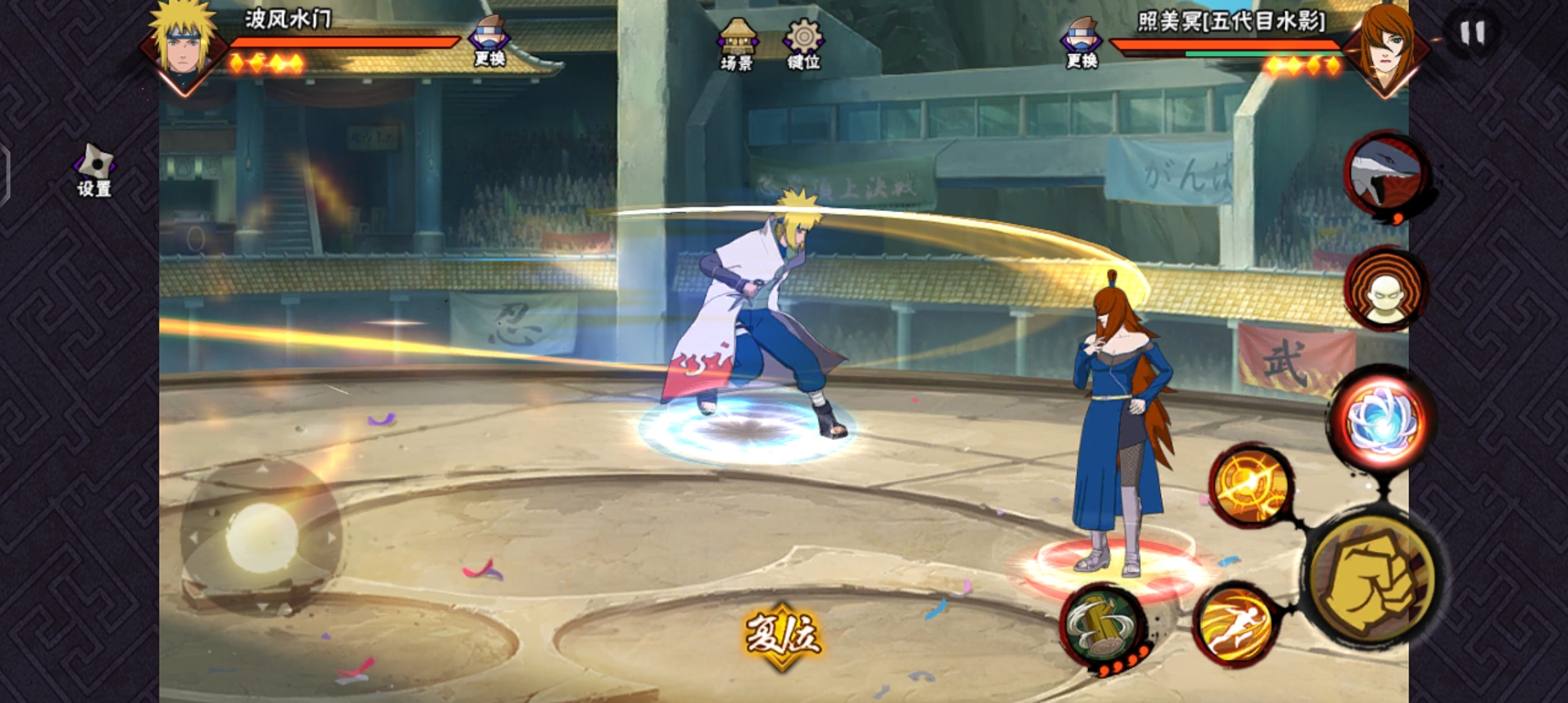The image size is (1568, 703).
Task: Click the 复位 reset button
Action: pyautogui.click(x=782, y=636)
